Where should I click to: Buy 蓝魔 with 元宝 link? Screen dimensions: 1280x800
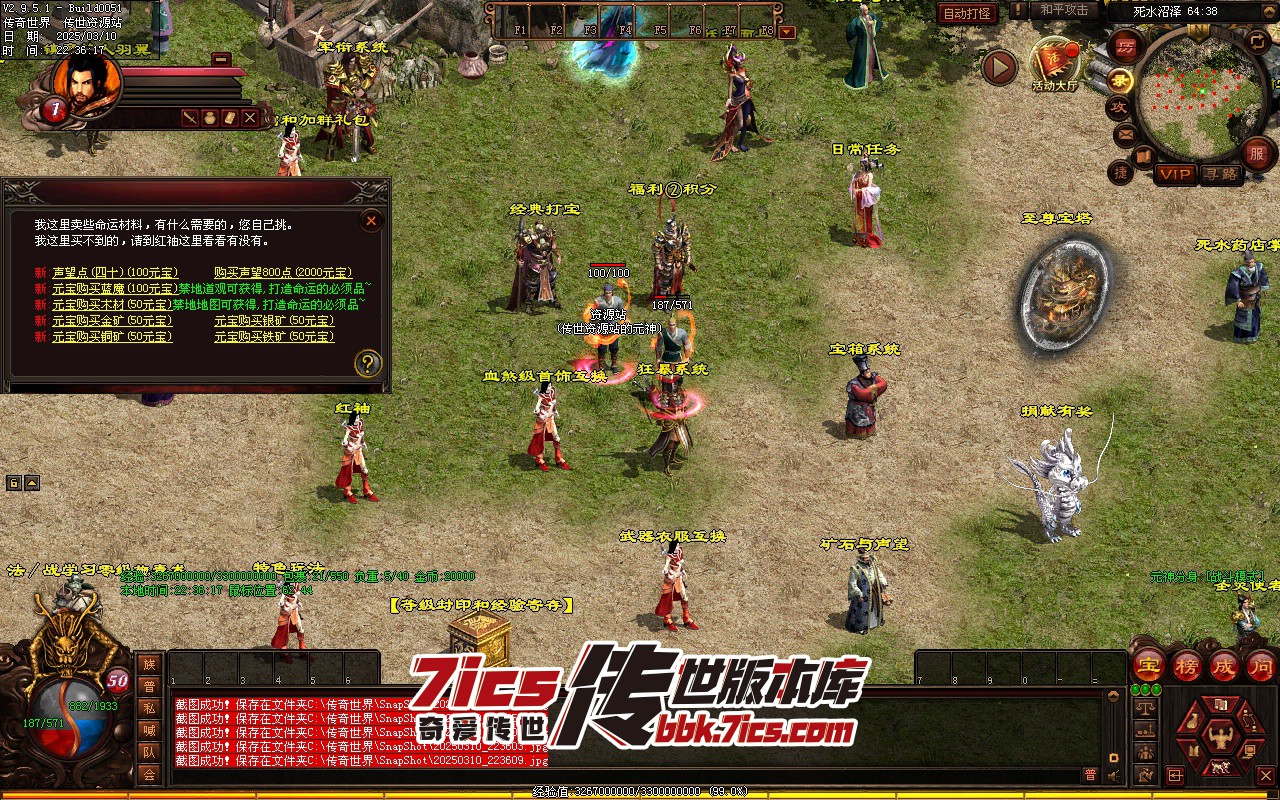click(114, 289)
